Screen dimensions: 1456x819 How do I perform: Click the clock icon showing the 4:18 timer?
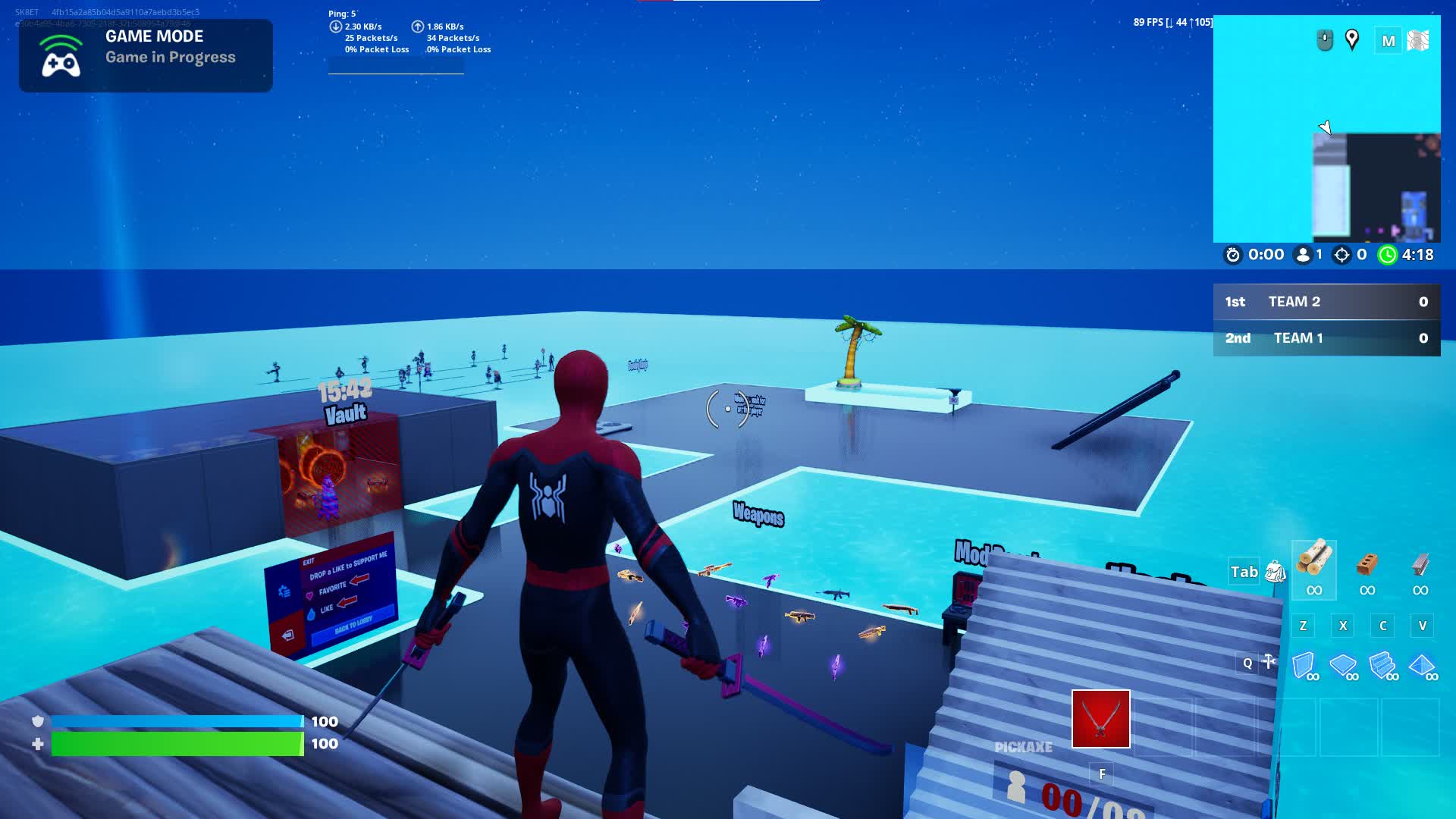coord(1388,255)
